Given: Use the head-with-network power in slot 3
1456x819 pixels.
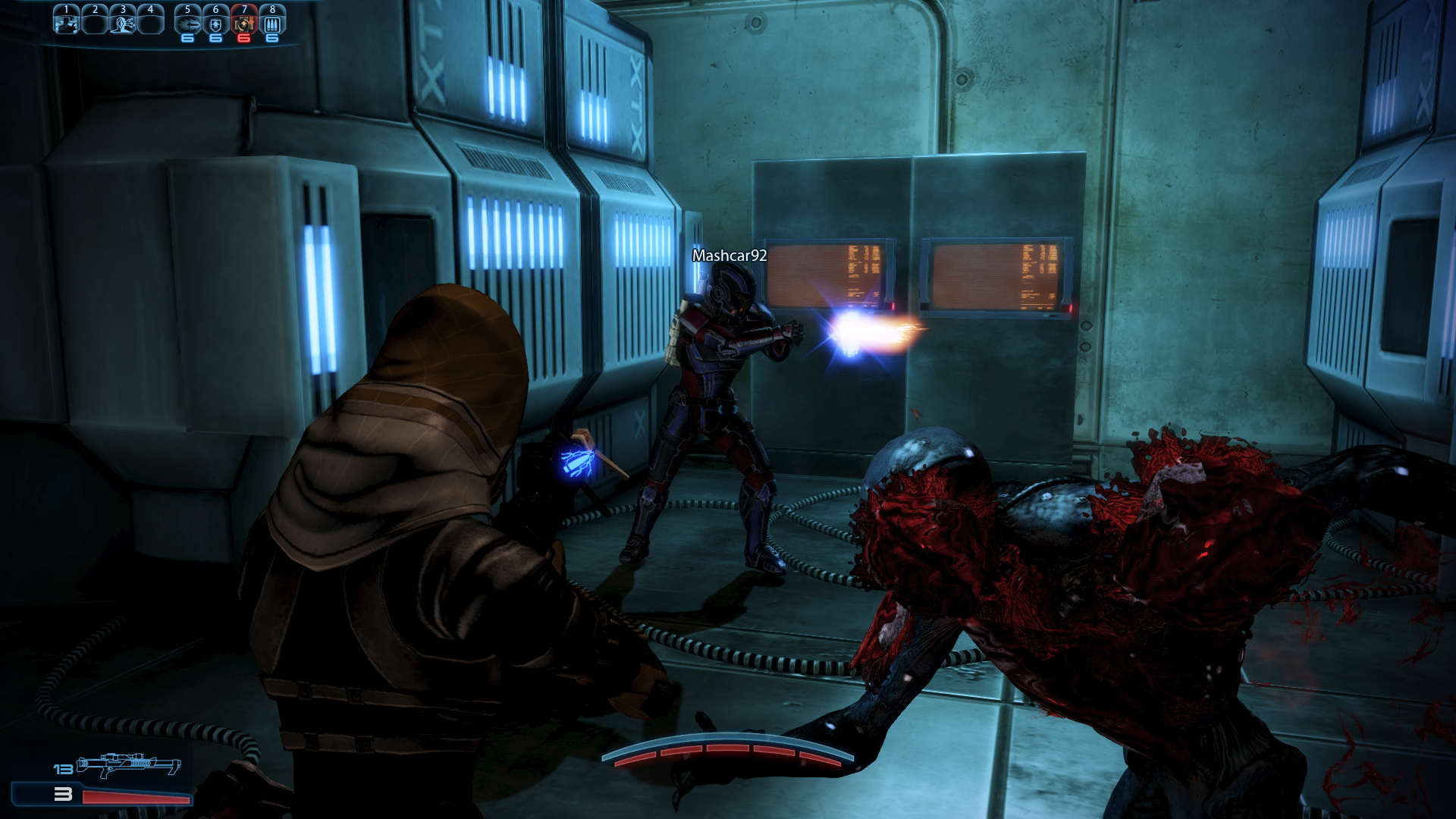Looking at the screenshot, I should coord(123,23).
